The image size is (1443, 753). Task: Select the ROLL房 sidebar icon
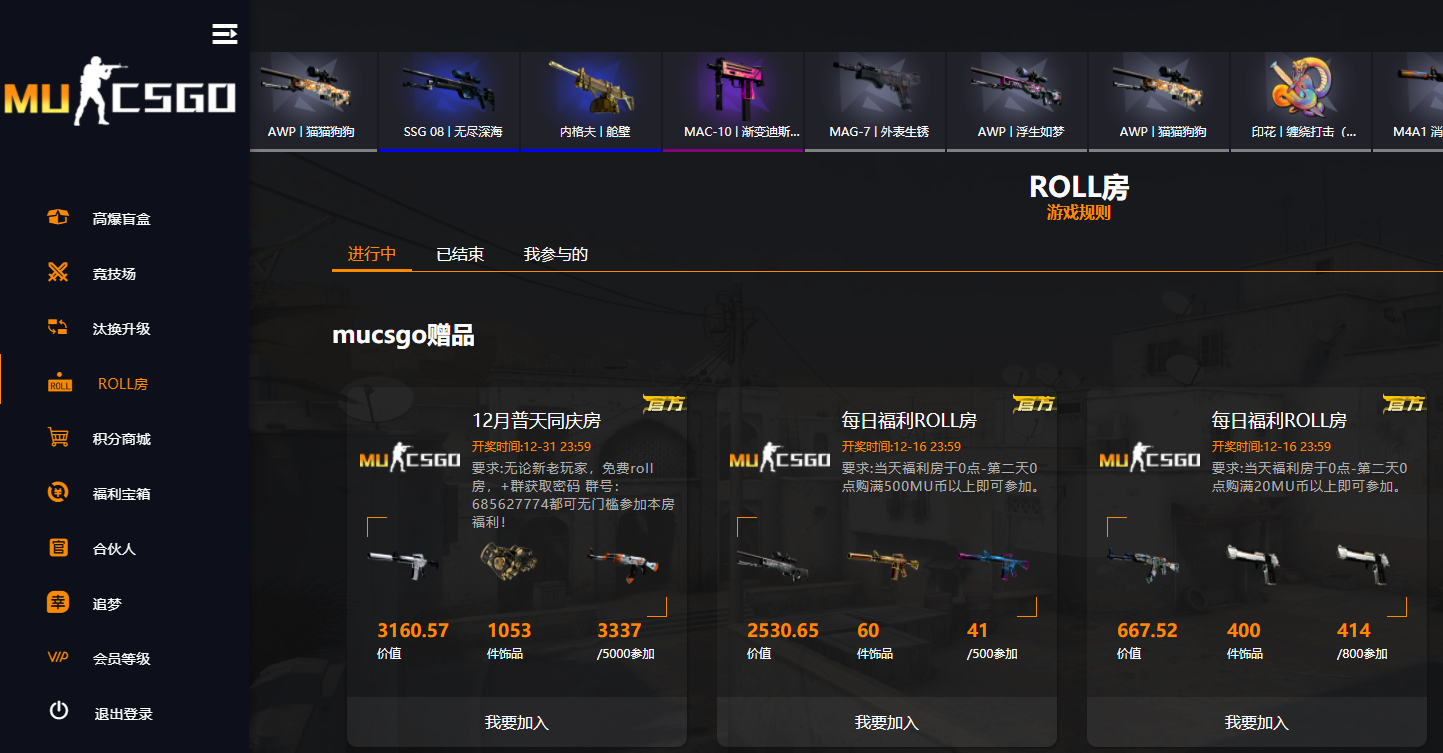(x=57, y=382)
